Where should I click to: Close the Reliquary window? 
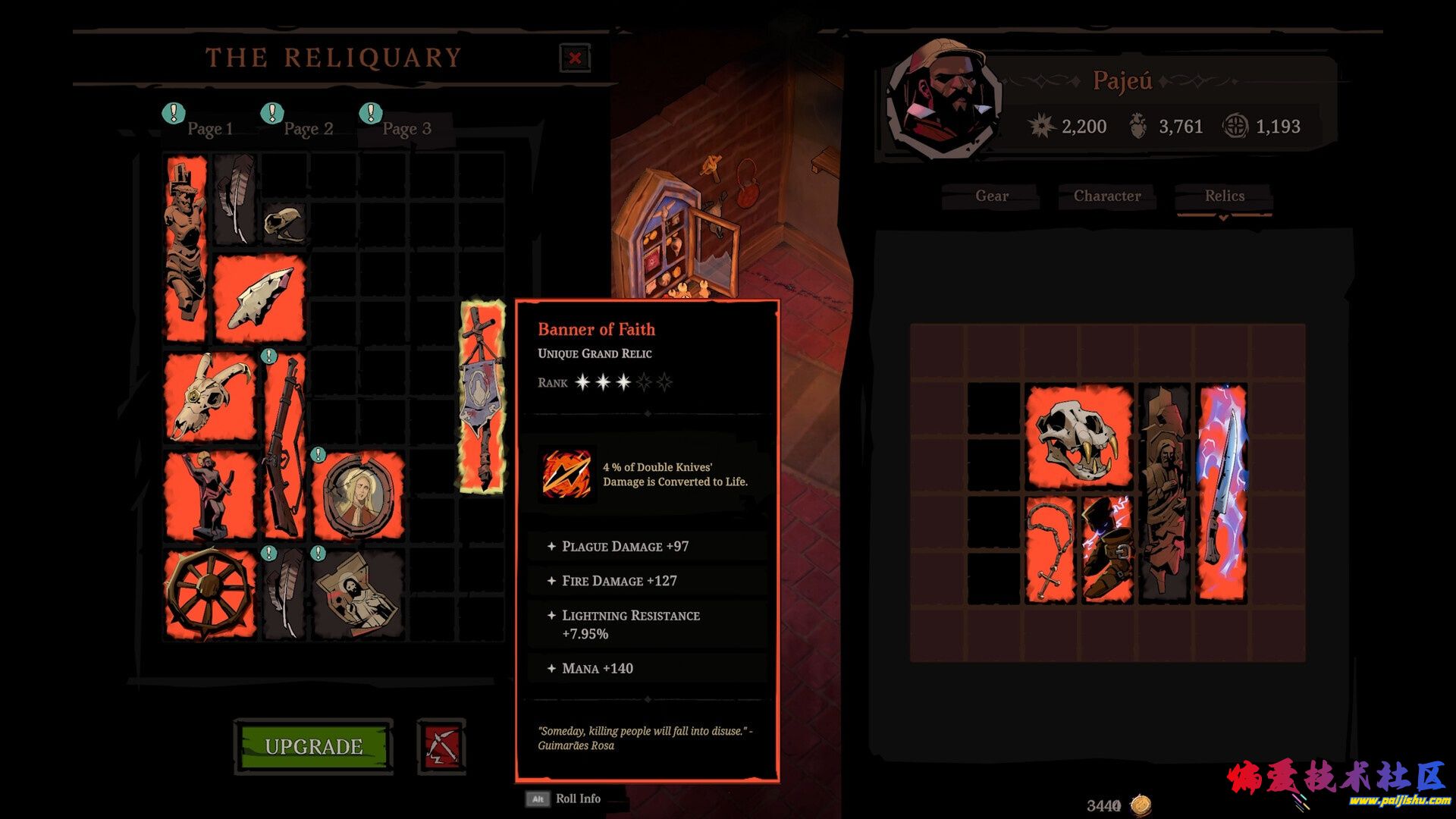[575, 58]
